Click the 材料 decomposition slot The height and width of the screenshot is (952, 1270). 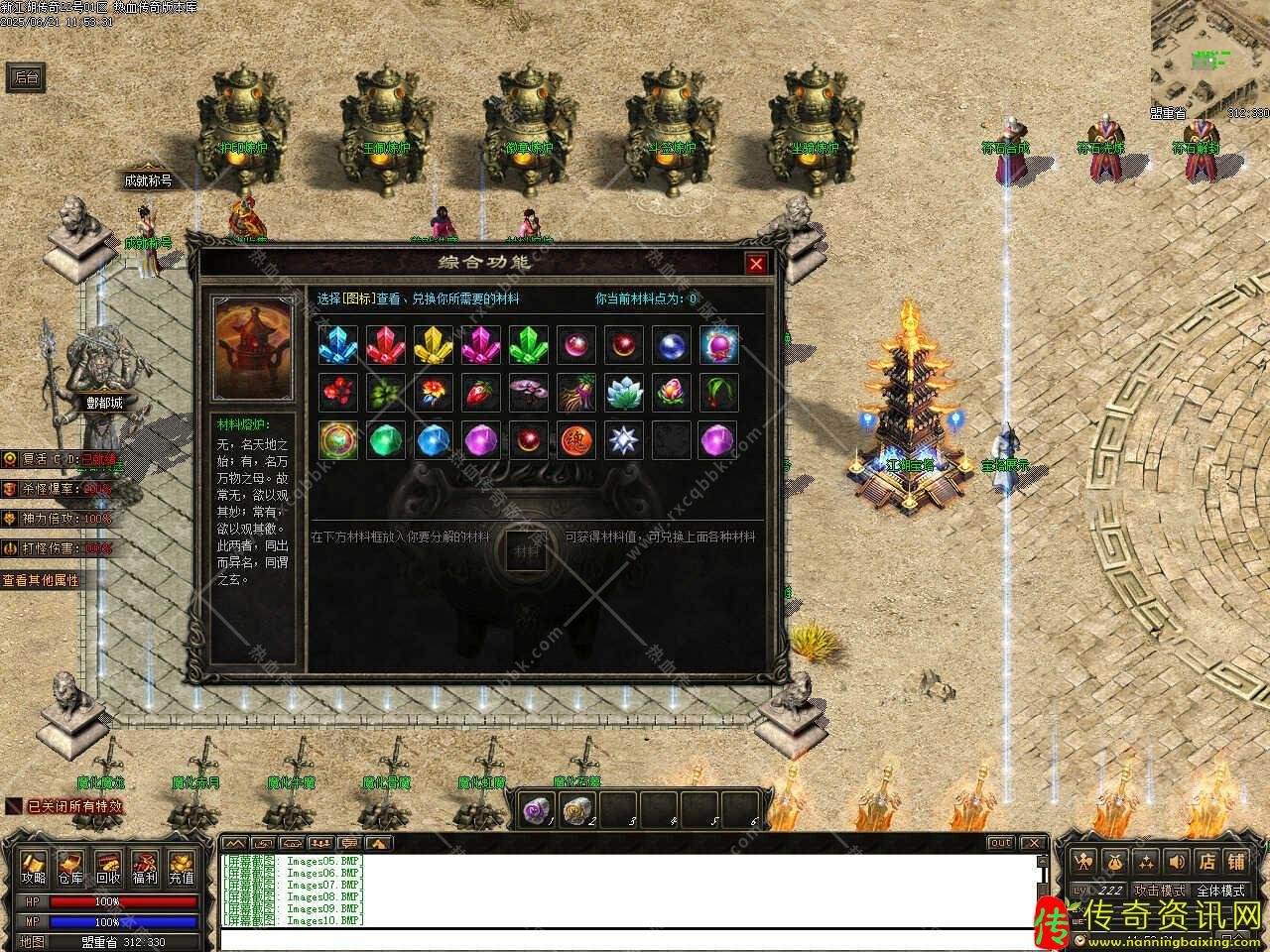pyautogui.click(x=527, y=550)
